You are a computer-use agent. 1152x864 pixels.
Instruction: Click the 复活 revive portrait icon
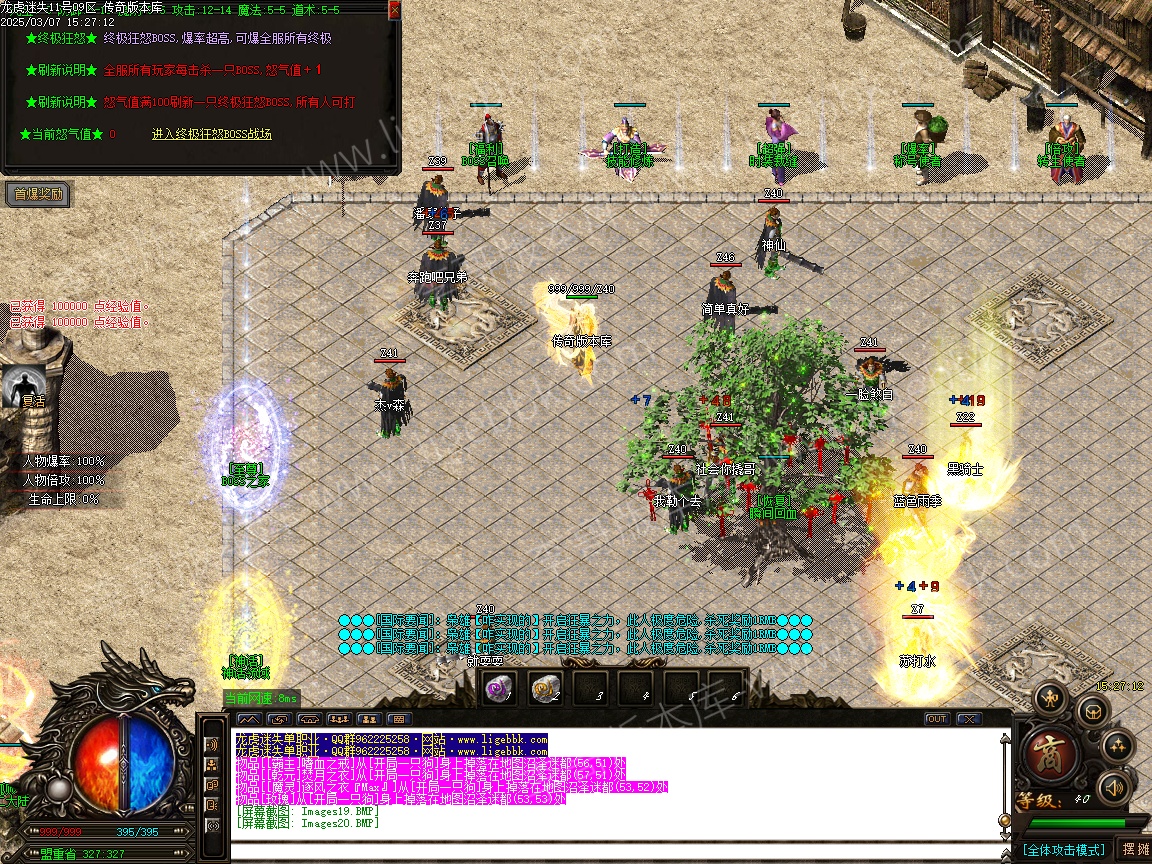coord(23,386)
